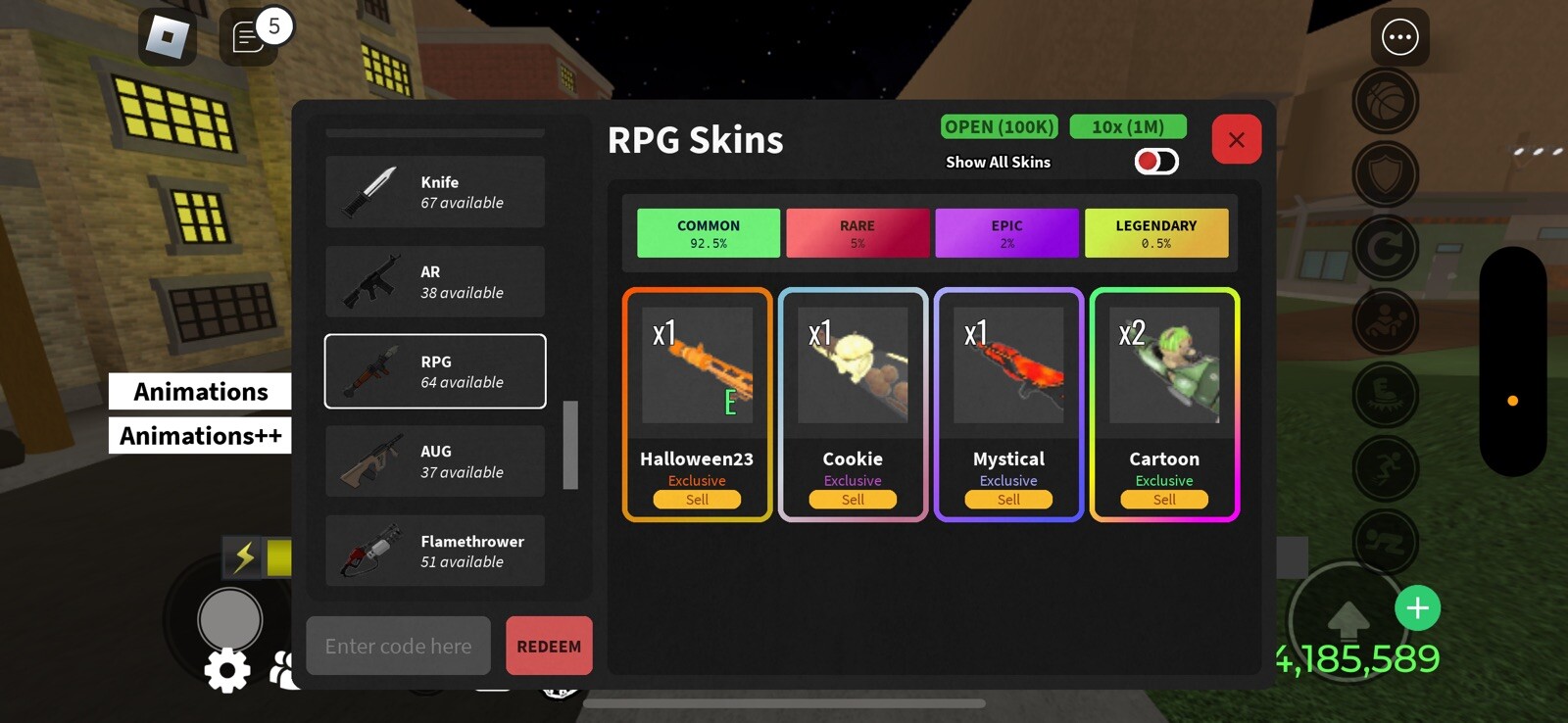Select the shield ability icon
1568x723 pixels.
[1386, 174]
